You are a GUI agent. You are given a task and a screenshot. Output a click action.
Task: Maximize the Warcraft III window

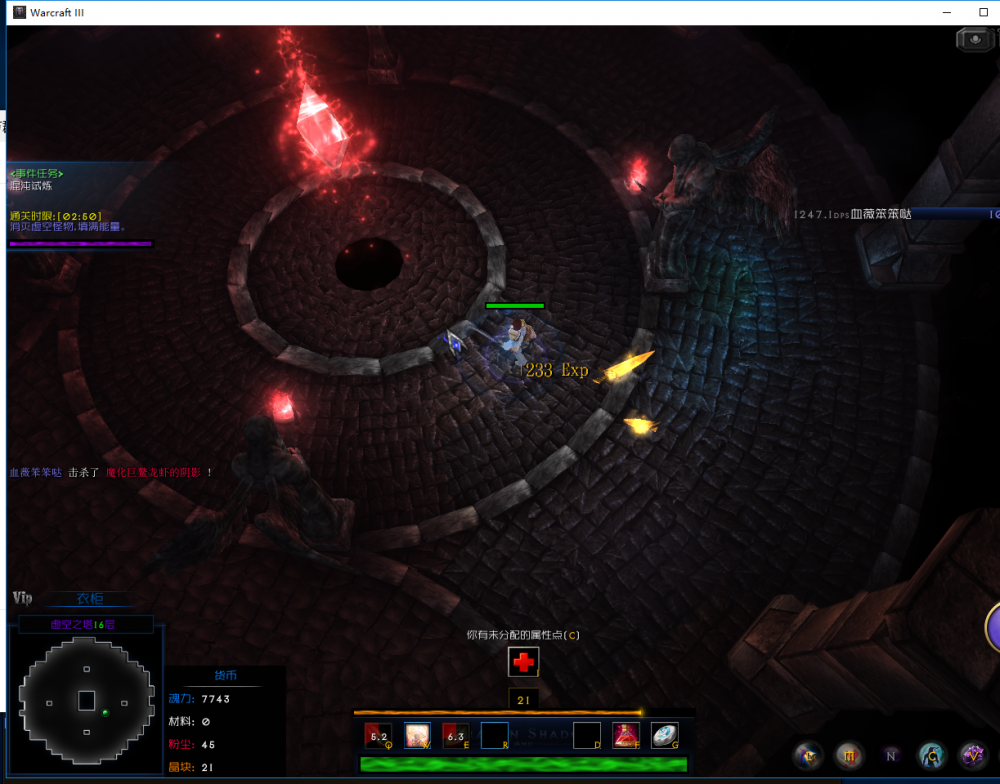click(x=983, y=12)
